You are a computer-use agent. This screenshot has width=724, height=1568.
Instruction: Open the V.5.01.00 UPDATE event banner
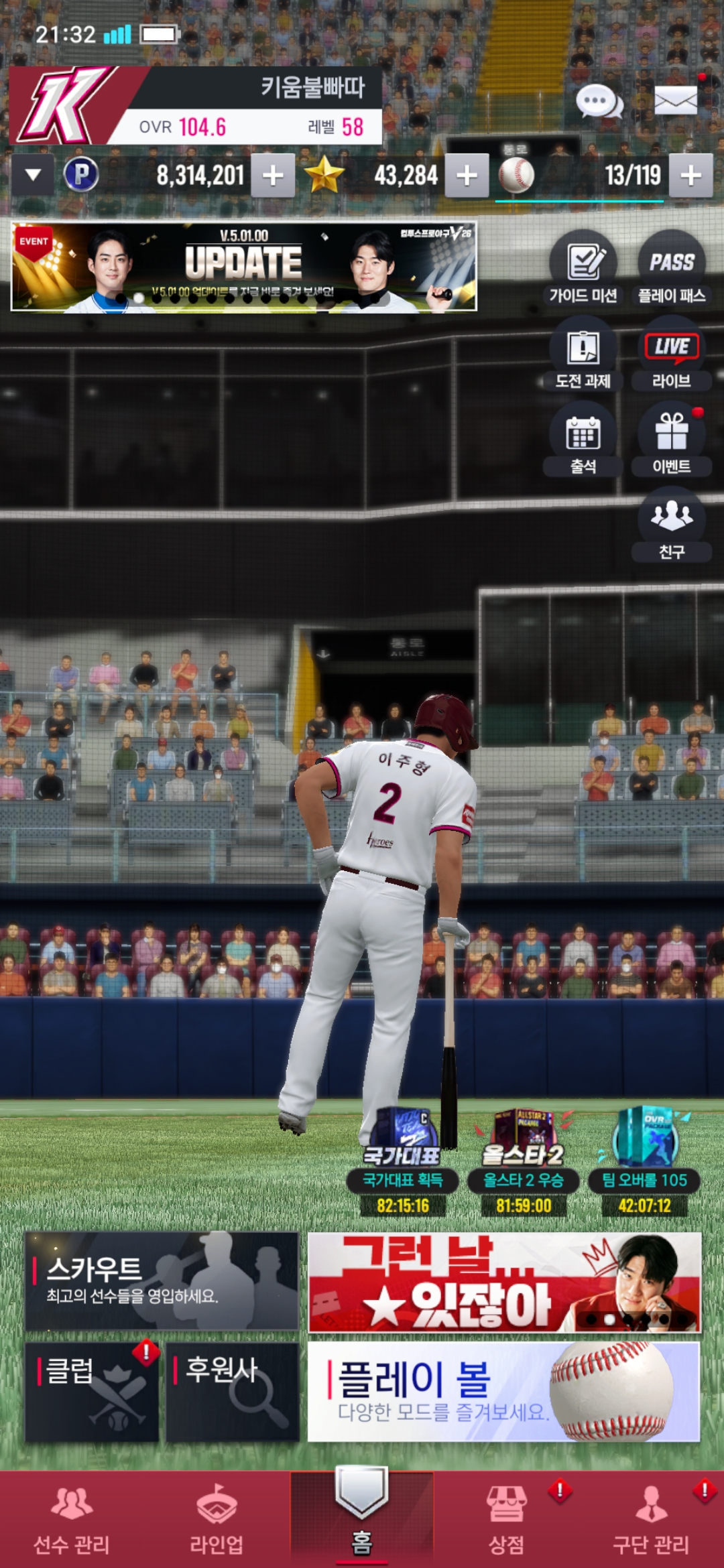click(244, 267)
